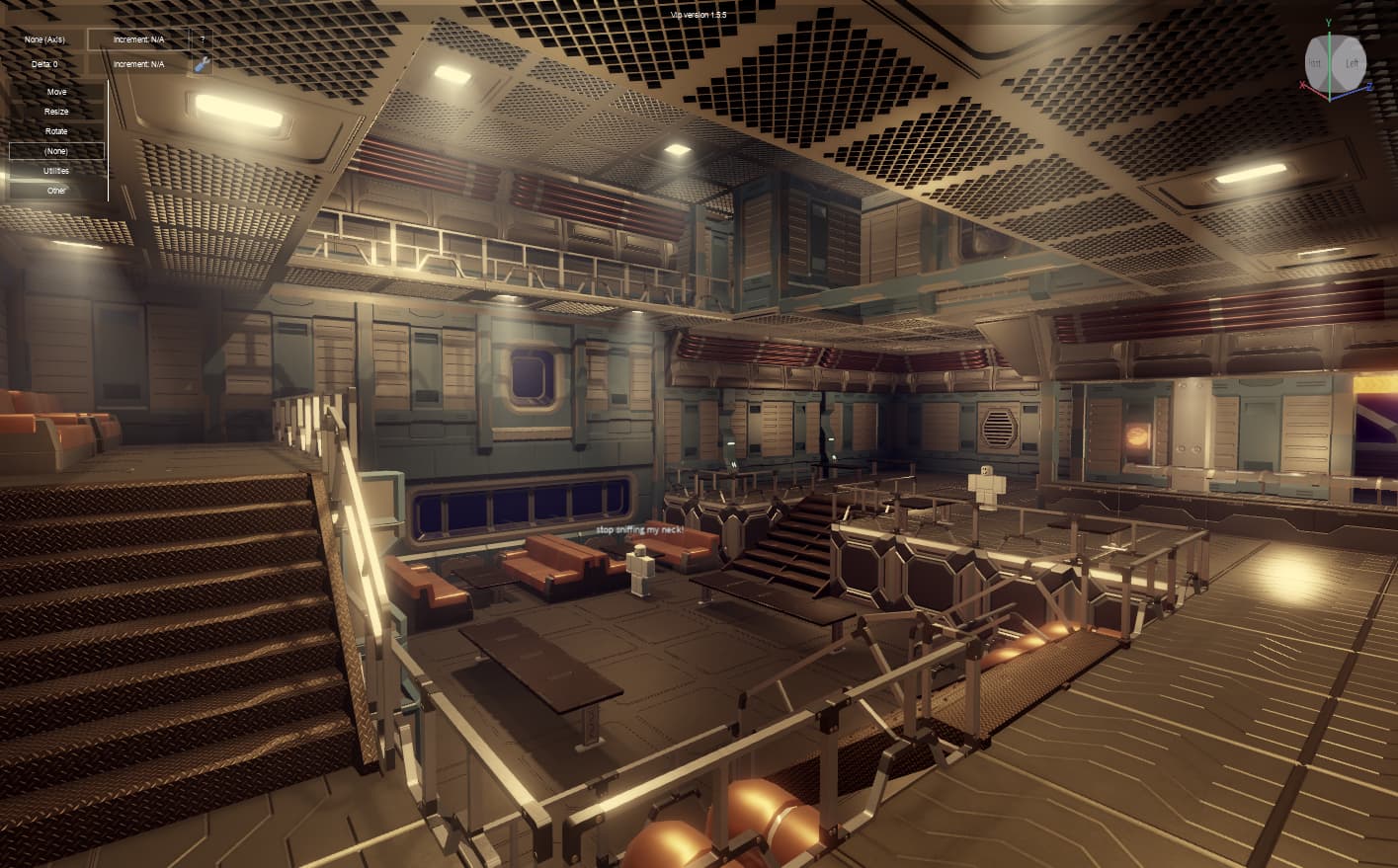Click the red X axis arrow on the gizmo
This screenshot has height=868, width=1398.
(x=1302, y=85)
